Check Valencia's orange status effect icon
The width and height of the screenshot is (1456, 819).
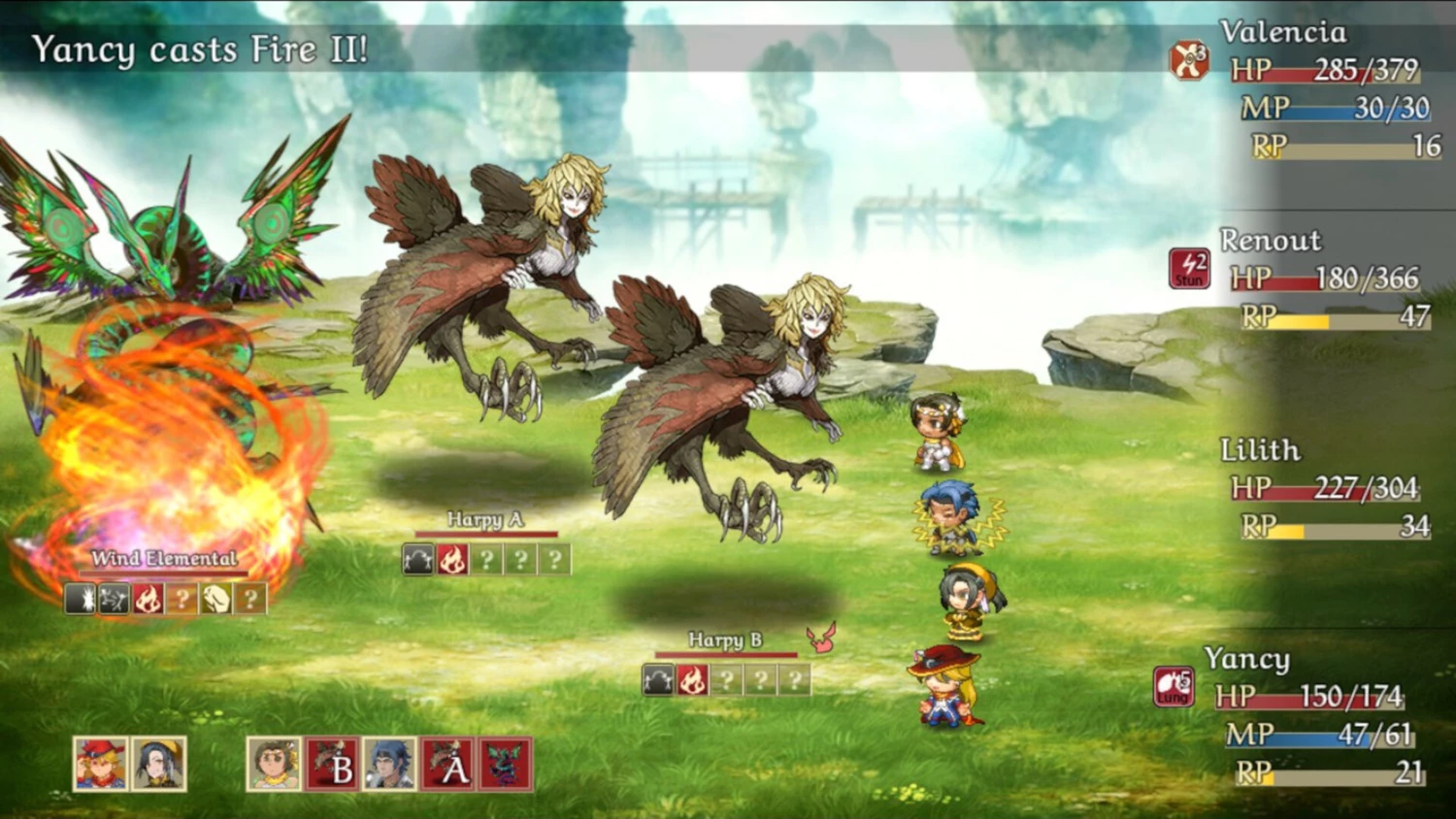(x=1188, y=60)
